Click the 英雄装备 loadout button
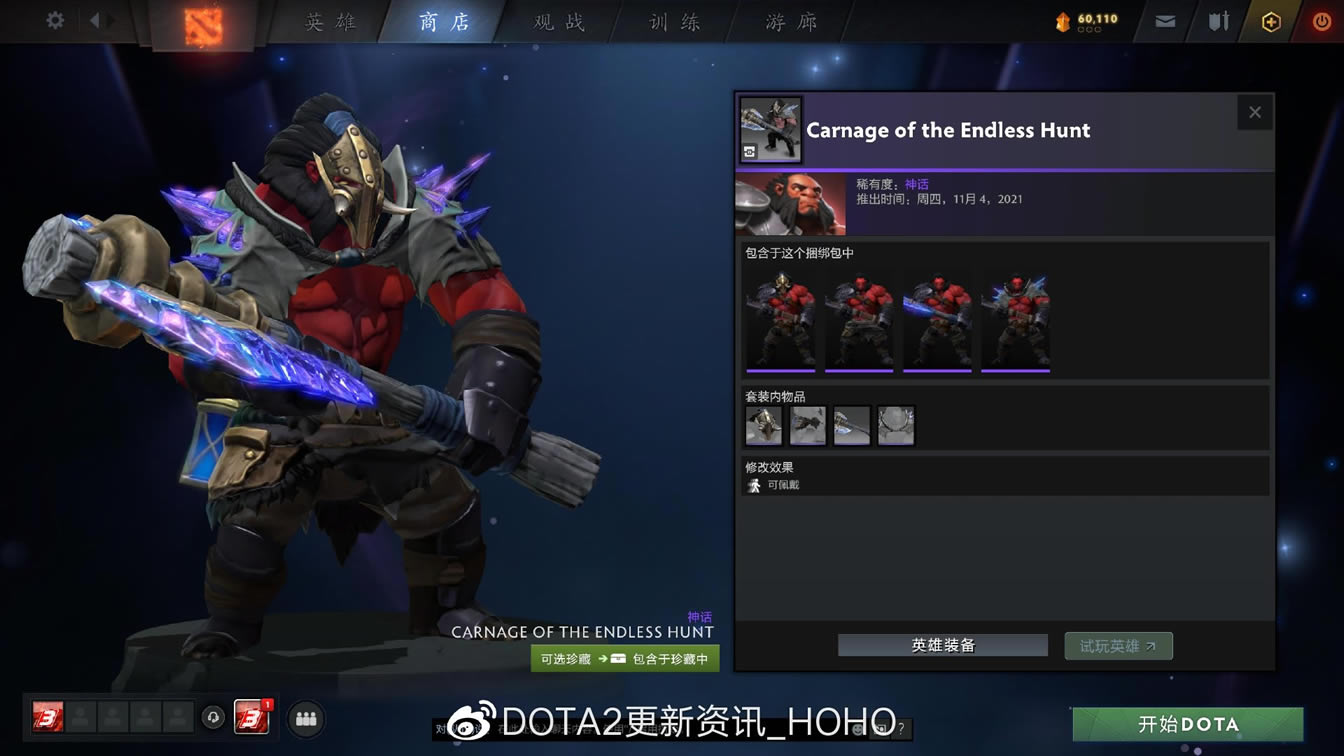The image size is (1344, 756). click(941, 645)
